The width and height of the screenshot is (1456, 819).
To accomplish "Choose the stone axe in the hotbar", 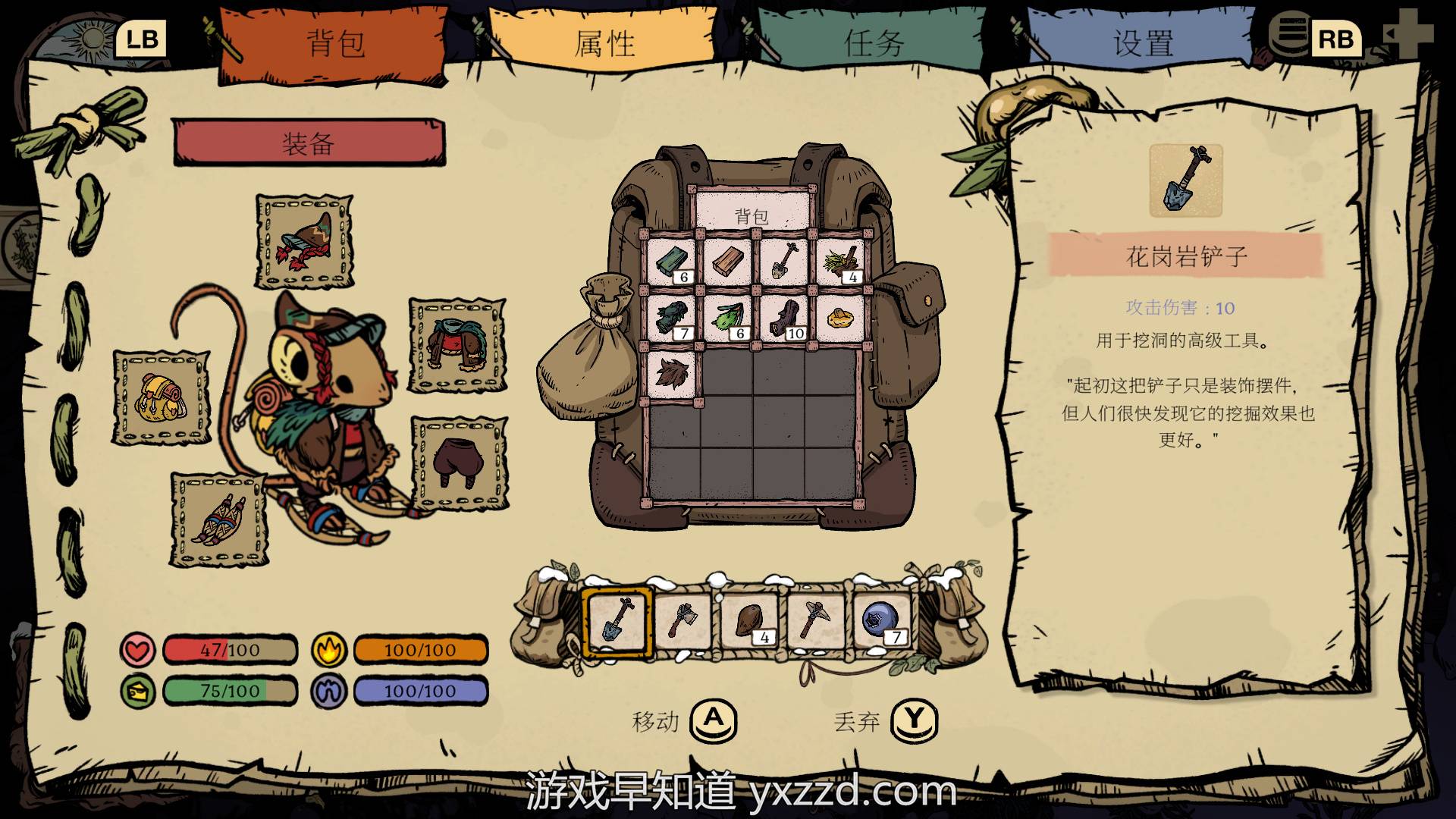I will [x=682, y=621].
